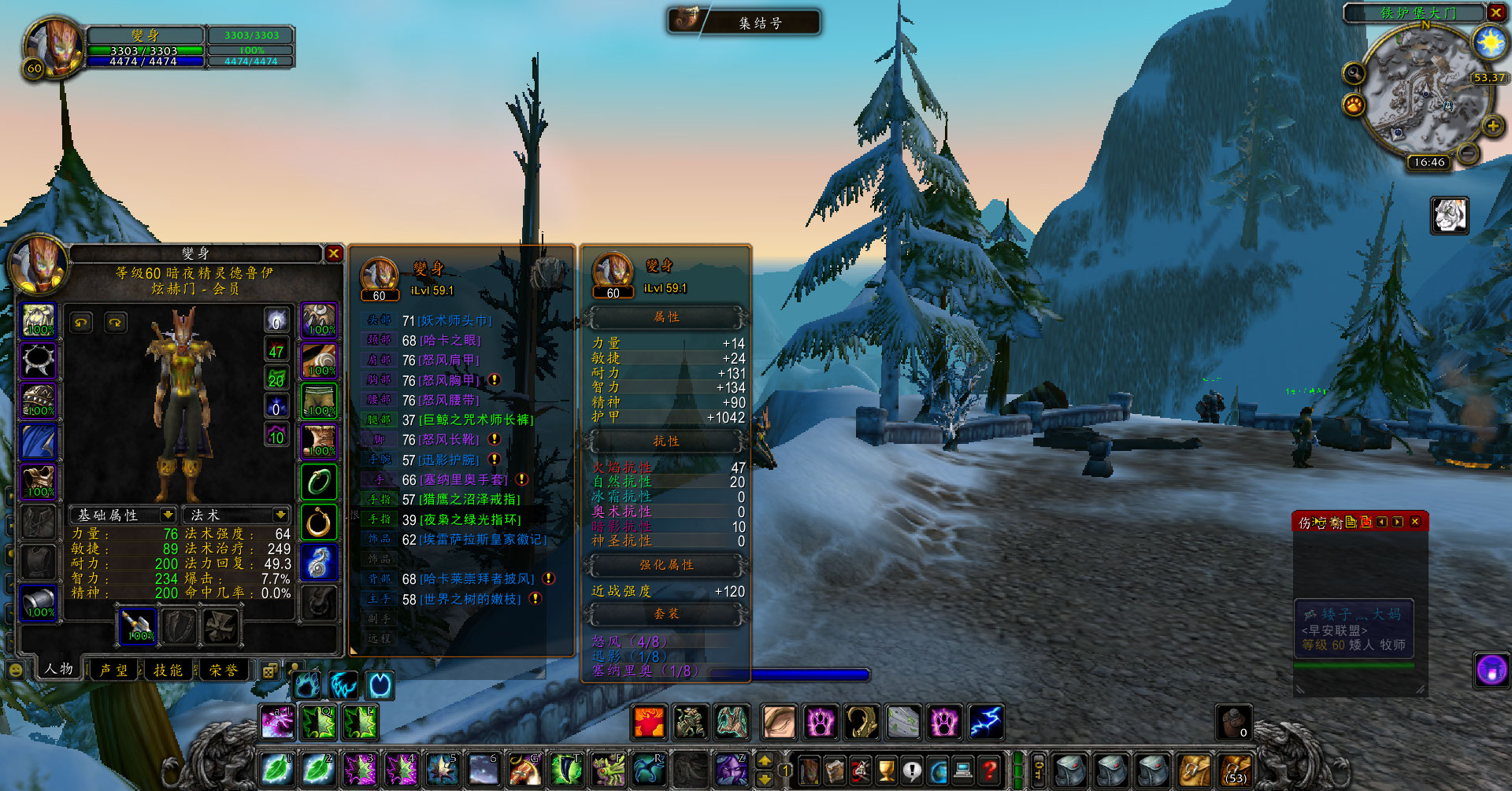Close the damage meter window
Screen dimensions: 1512x791
1415,522
